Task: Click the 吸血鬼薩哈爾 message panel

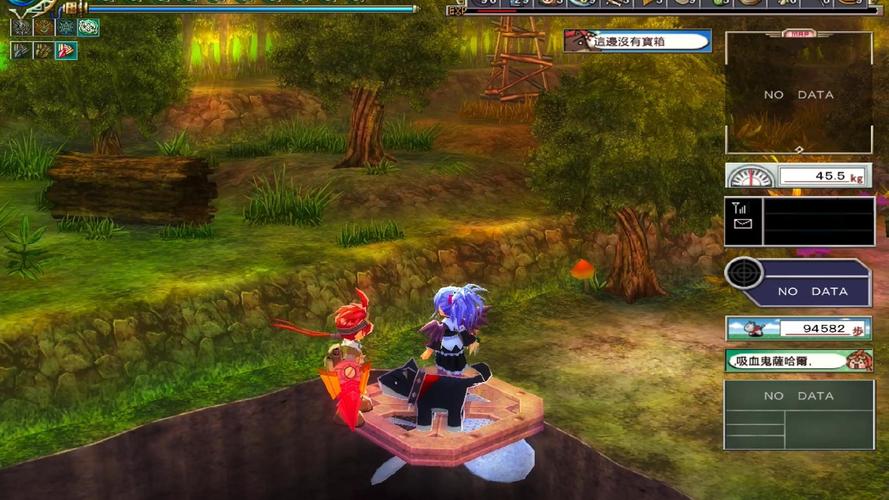Action: click(x=798, y=360)
